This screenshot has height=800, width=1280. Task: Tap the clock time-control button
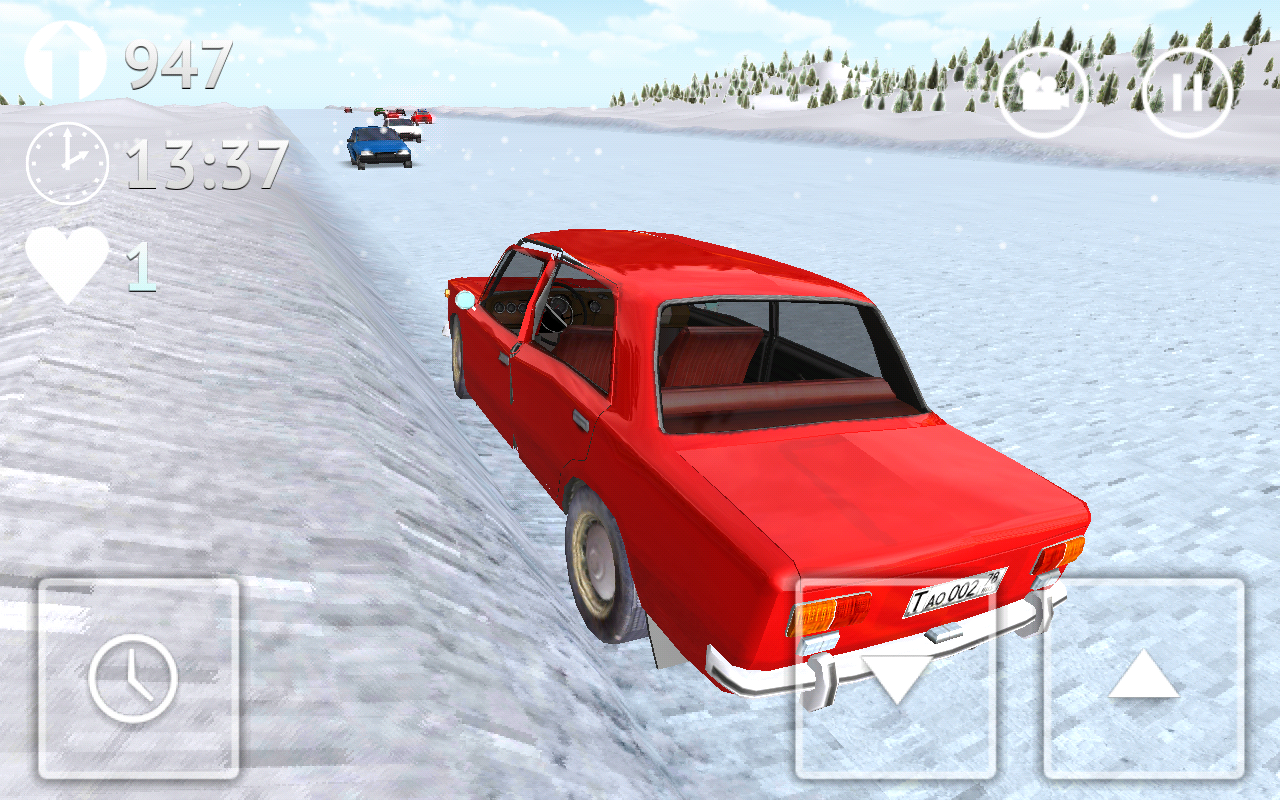click(138, 678)
